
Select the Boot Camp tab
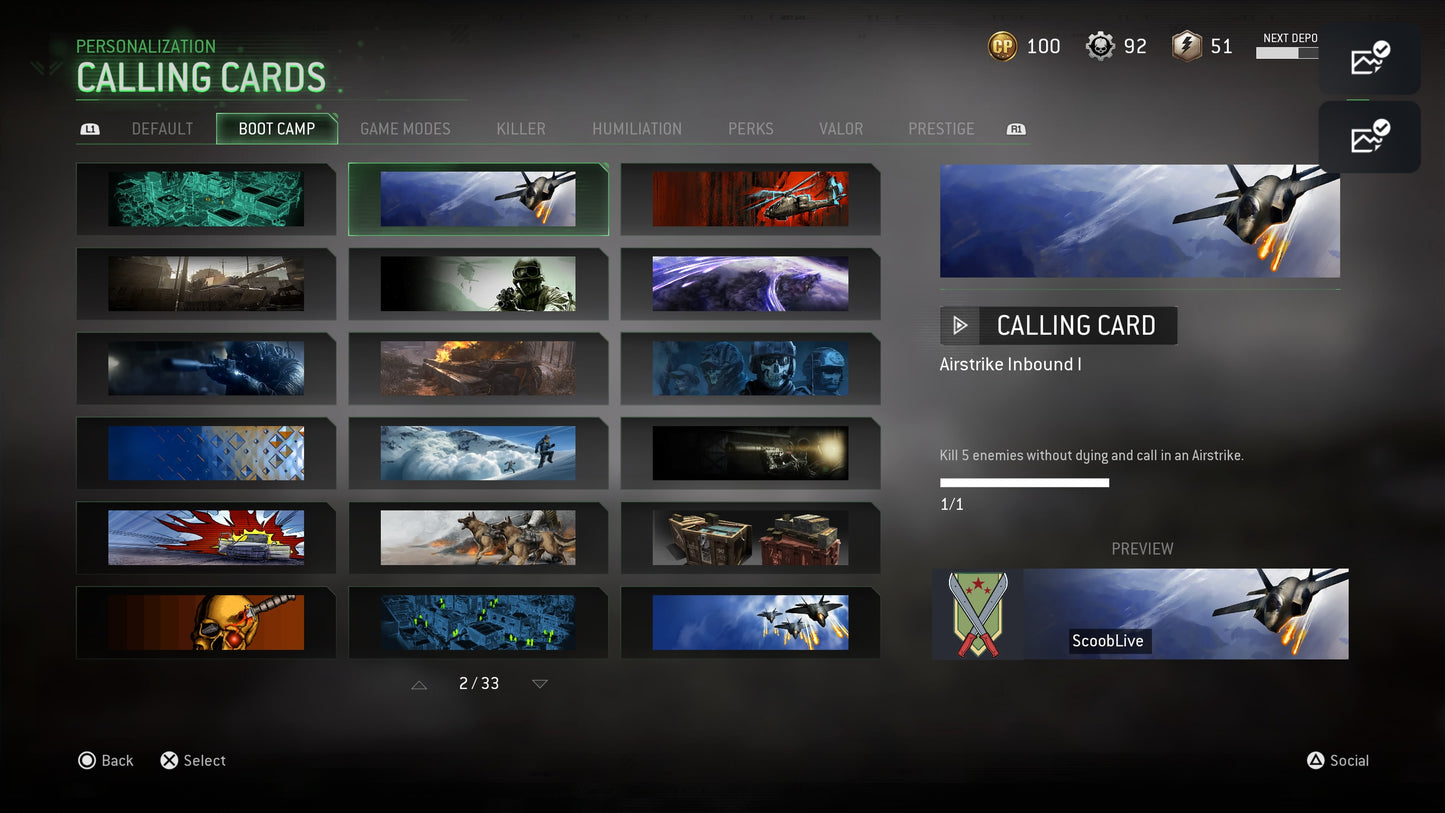click(x=277, y=128)
